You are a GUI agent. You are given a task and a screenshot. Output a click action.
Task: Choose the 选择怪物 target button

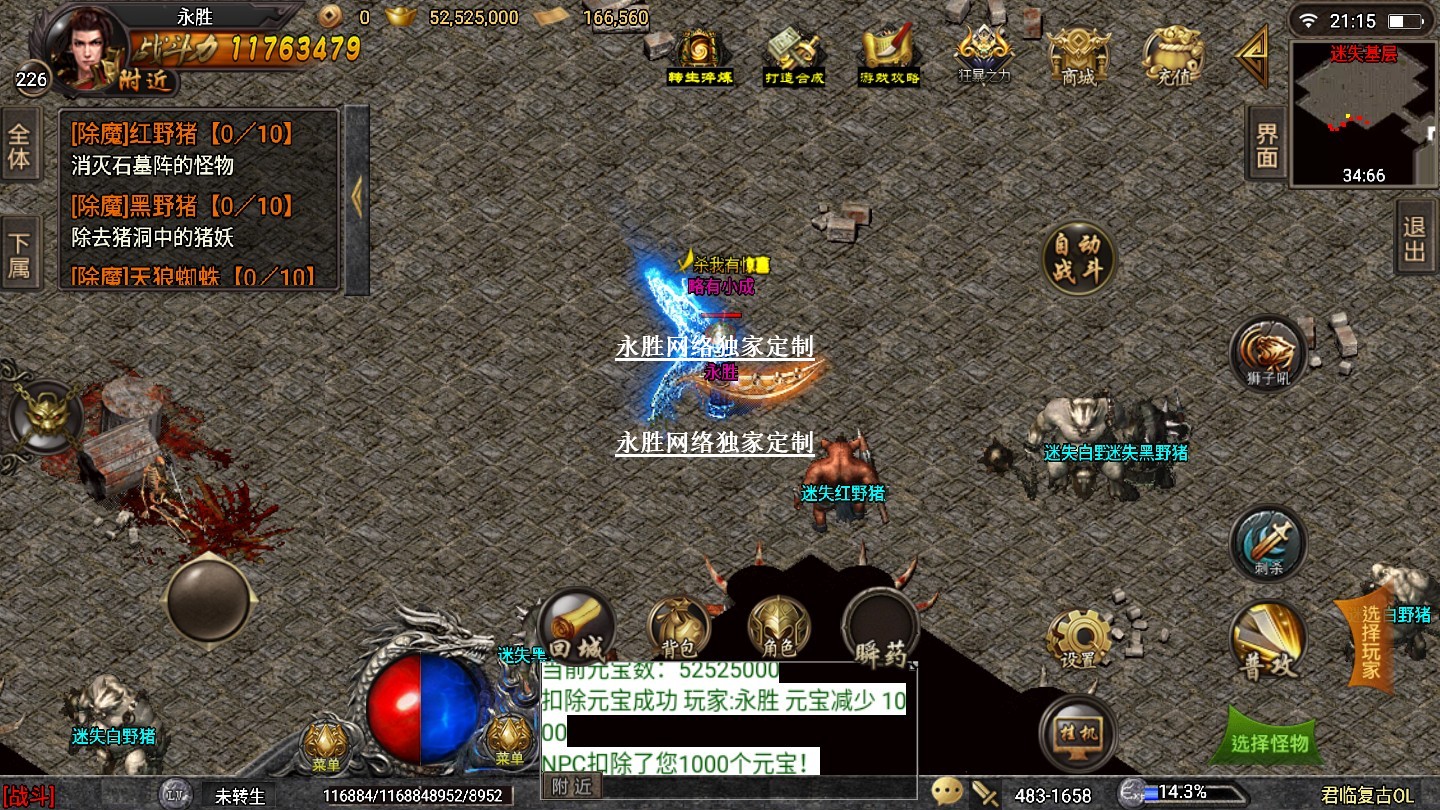1269,741
